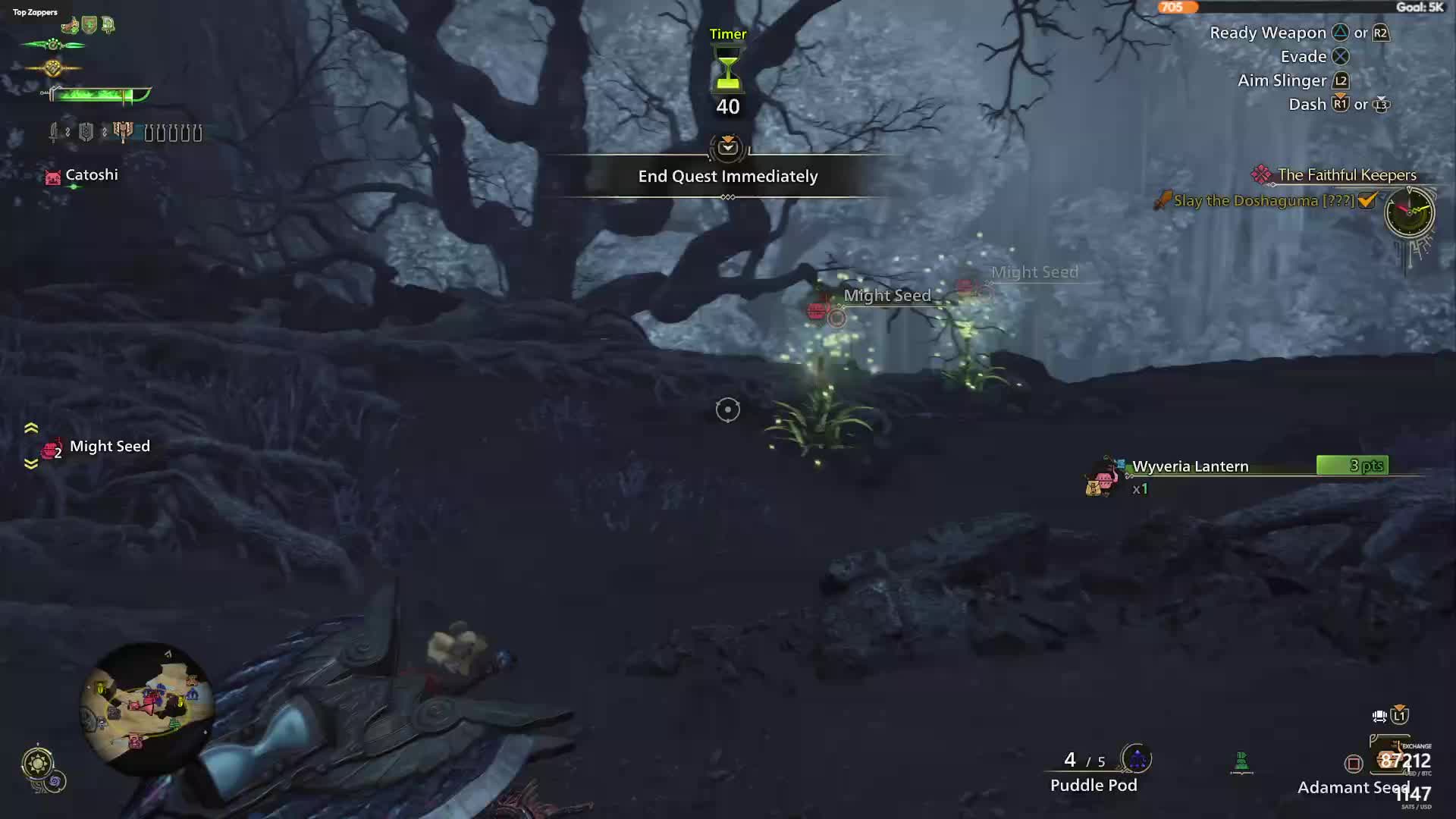Open the sun-shaped environment icon

[37, 762]
